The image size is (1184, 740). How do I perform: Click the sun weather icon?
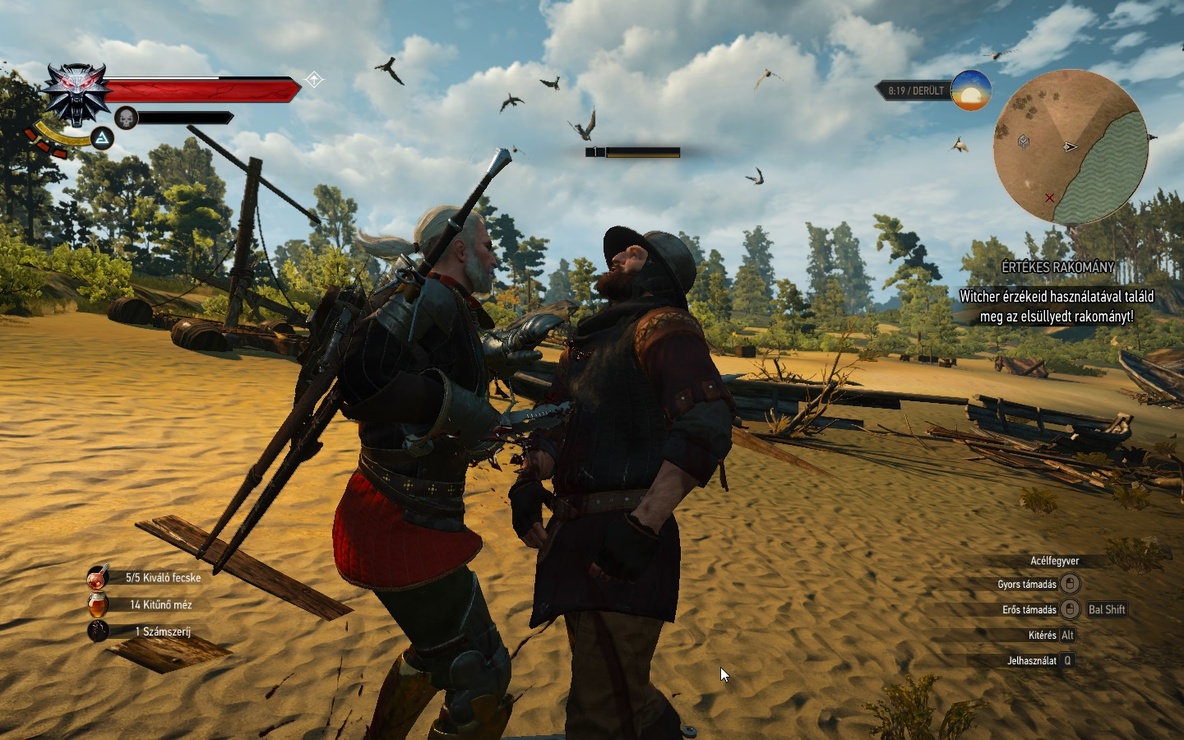(970, 91)
